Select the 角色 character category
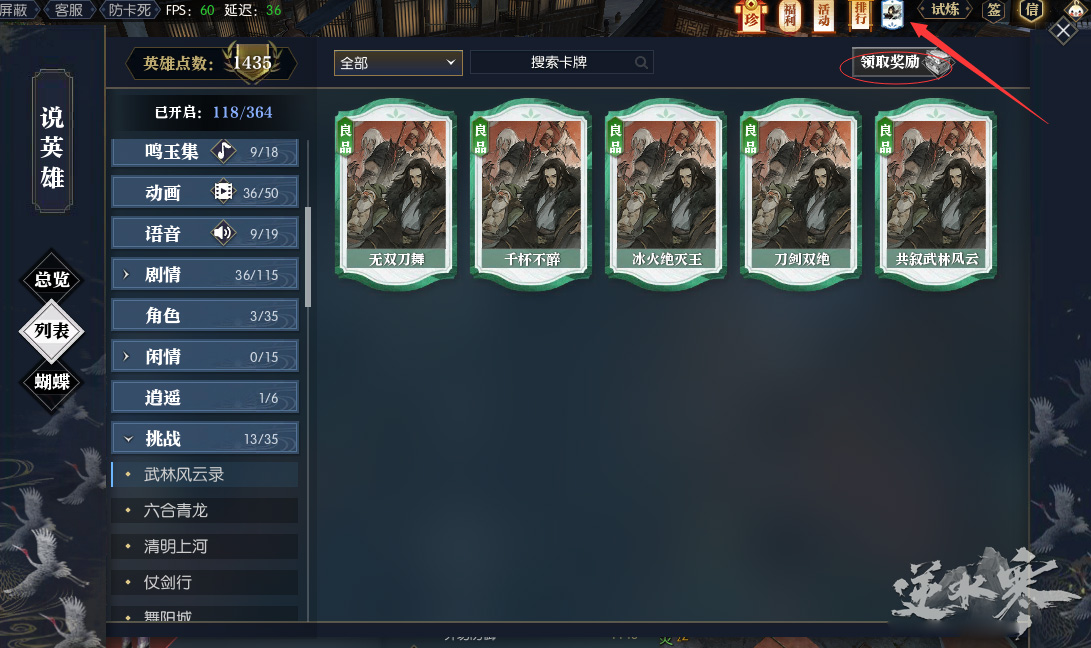The image size is (1091, 648). 205,316
